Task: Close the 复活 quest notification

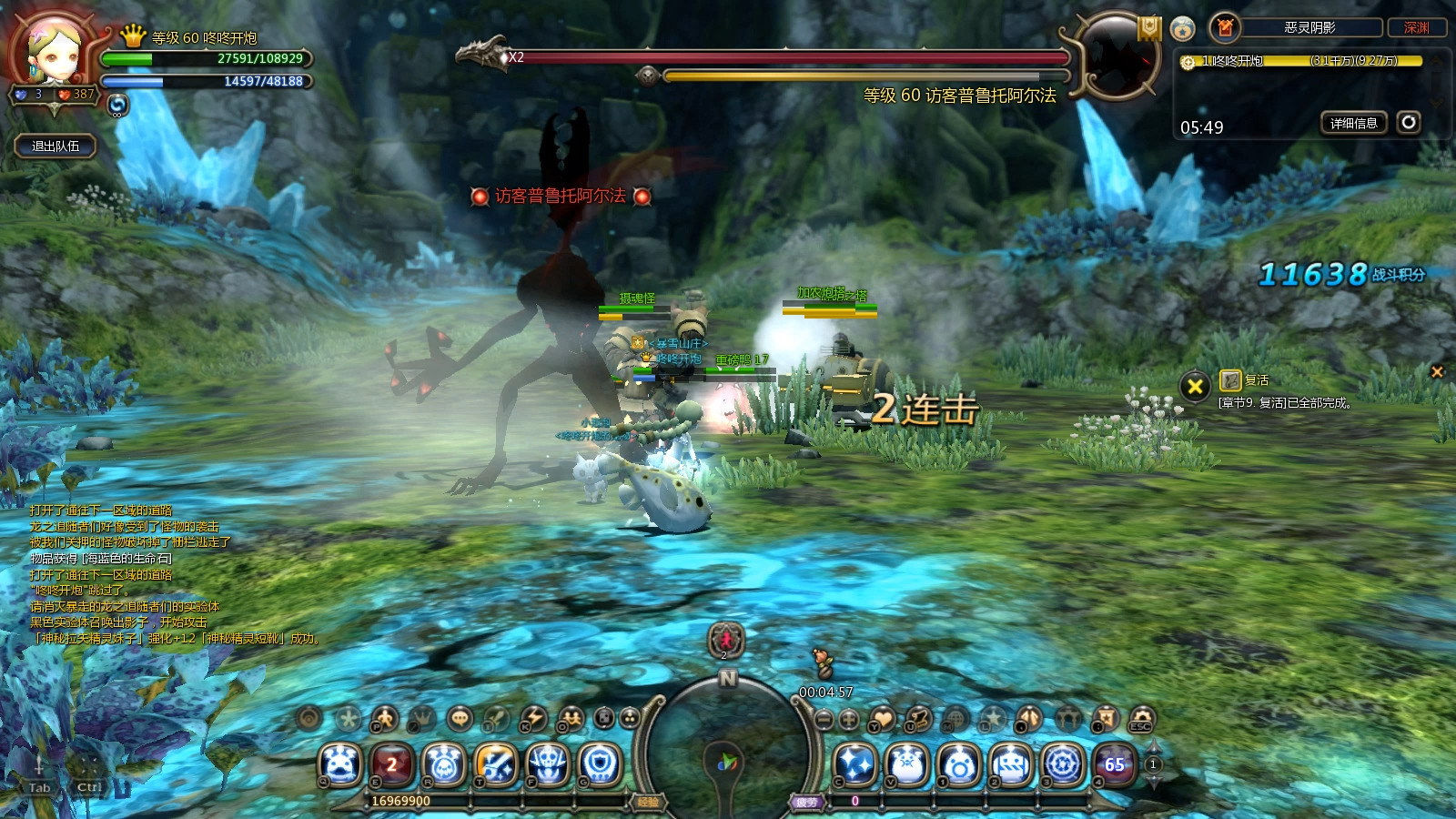Action: point(1195,387)
